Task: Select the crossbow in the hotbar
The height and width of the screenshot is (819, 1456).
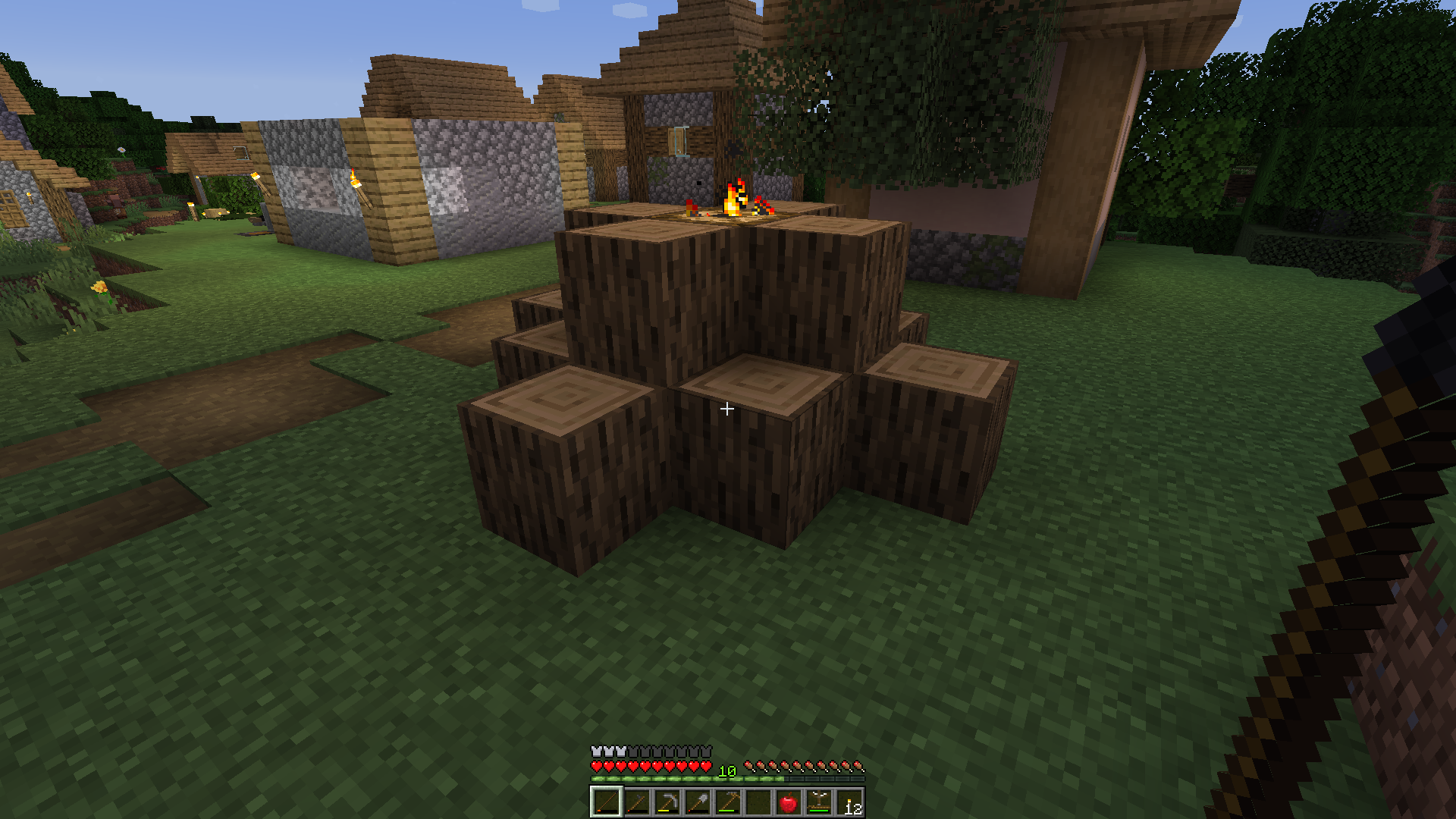Action: coord(817,800)
